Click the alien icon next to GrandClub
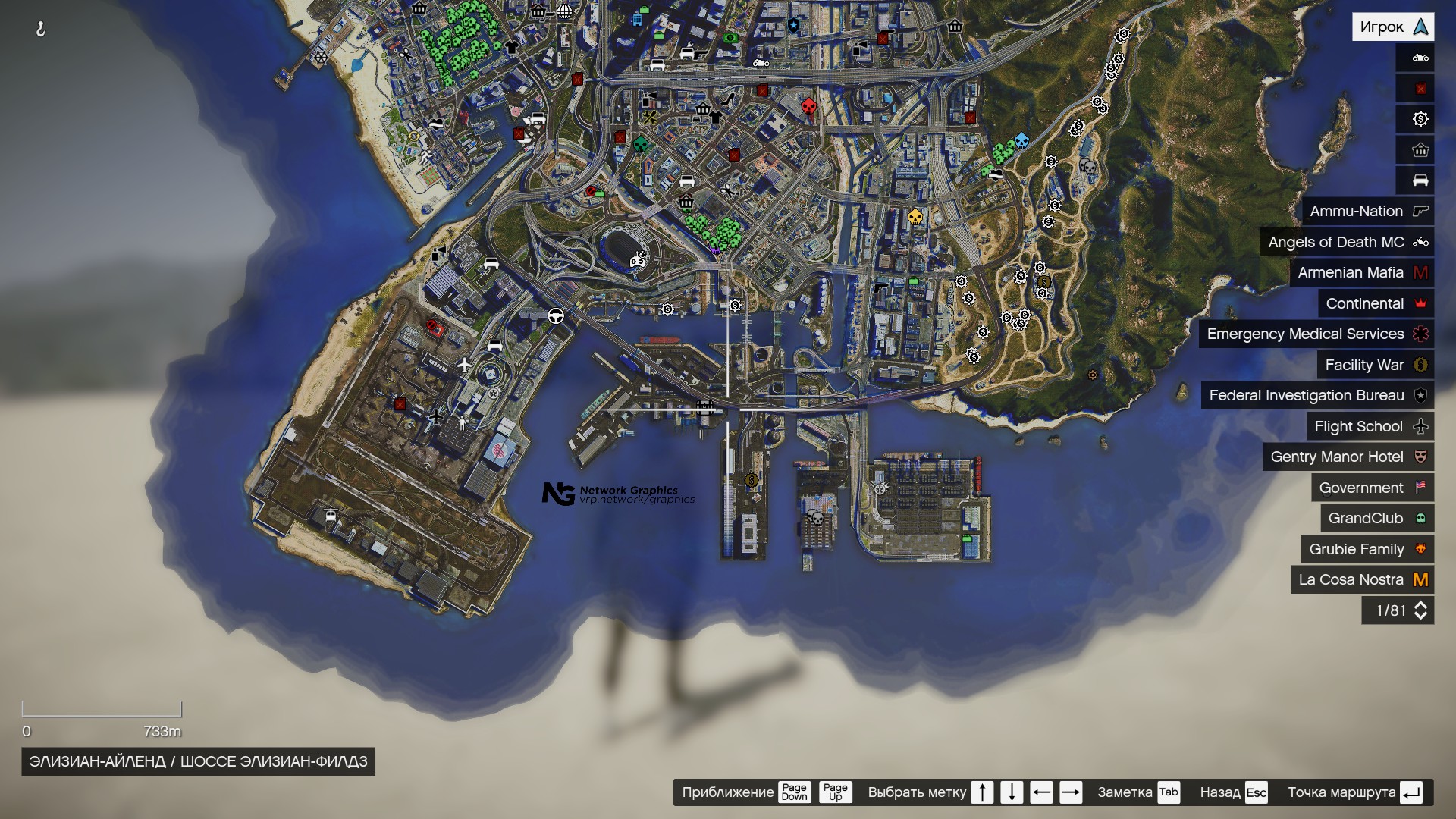This screenshot has width=1456, height=819. 1420,518
